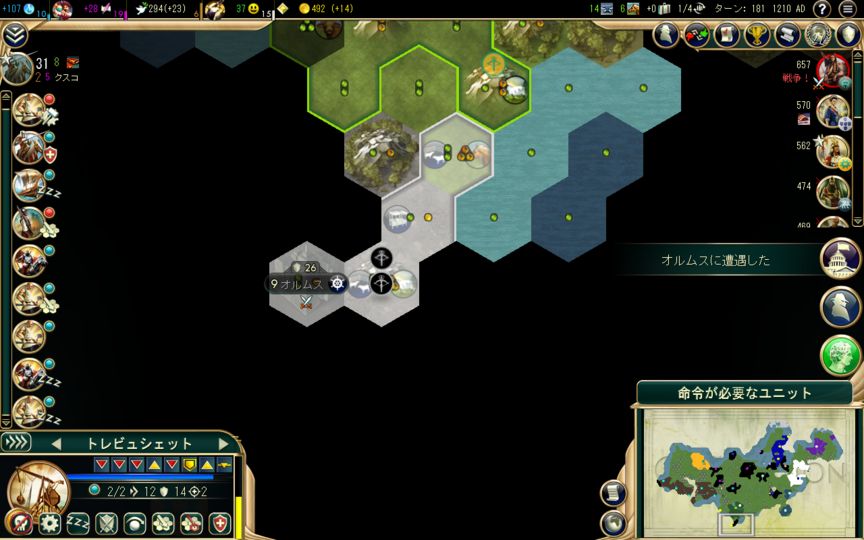Open the help question-mark button
This screenshot has height=540, width=864.
pyautogui.click(x=822, y=9)
